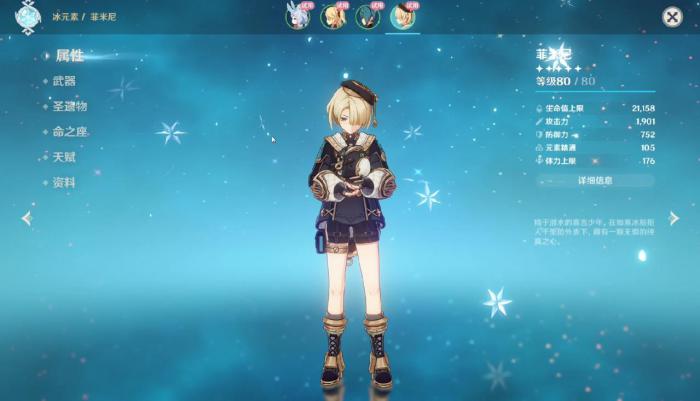
Task: Go to previous character with left arrow
Action: [26, 218]
